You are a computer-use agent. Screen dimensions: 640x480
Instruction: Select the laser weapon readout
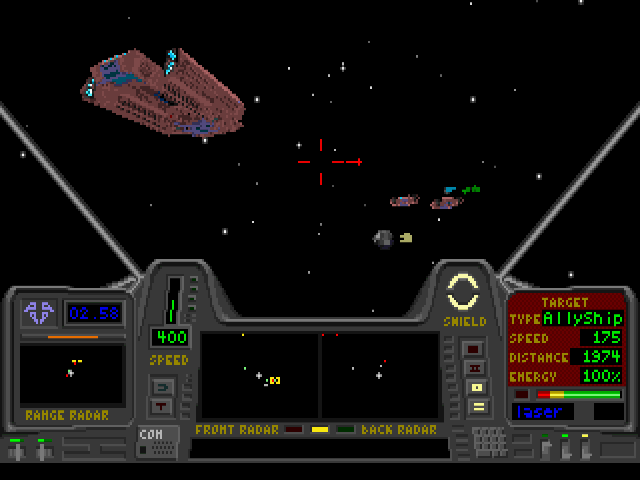click(x=544, y=411)
